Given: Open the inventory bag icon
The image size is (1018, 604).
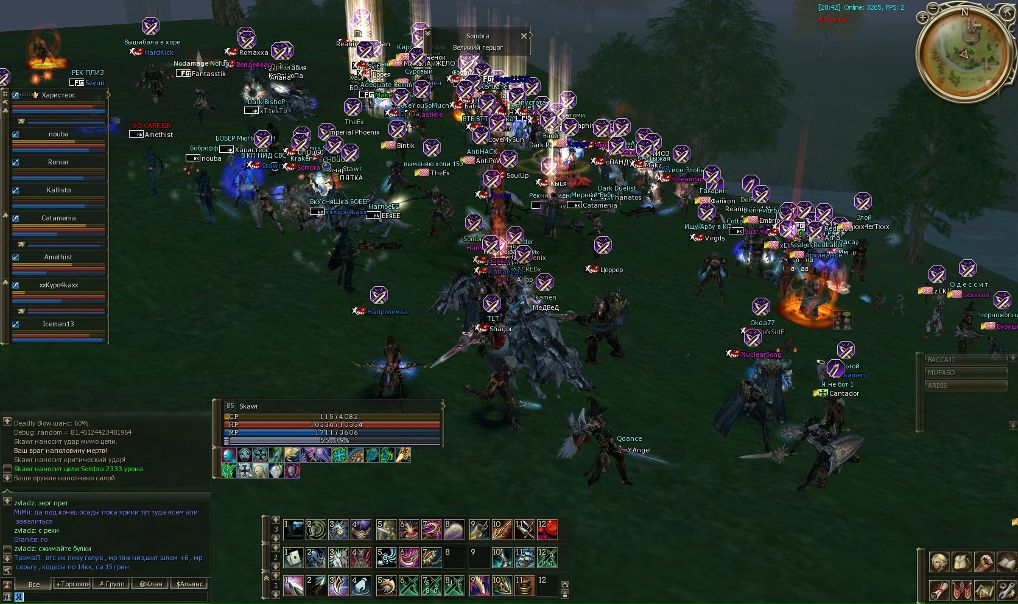Looking at the screenshot, I should pyautogui.click(x=961, y=562).
